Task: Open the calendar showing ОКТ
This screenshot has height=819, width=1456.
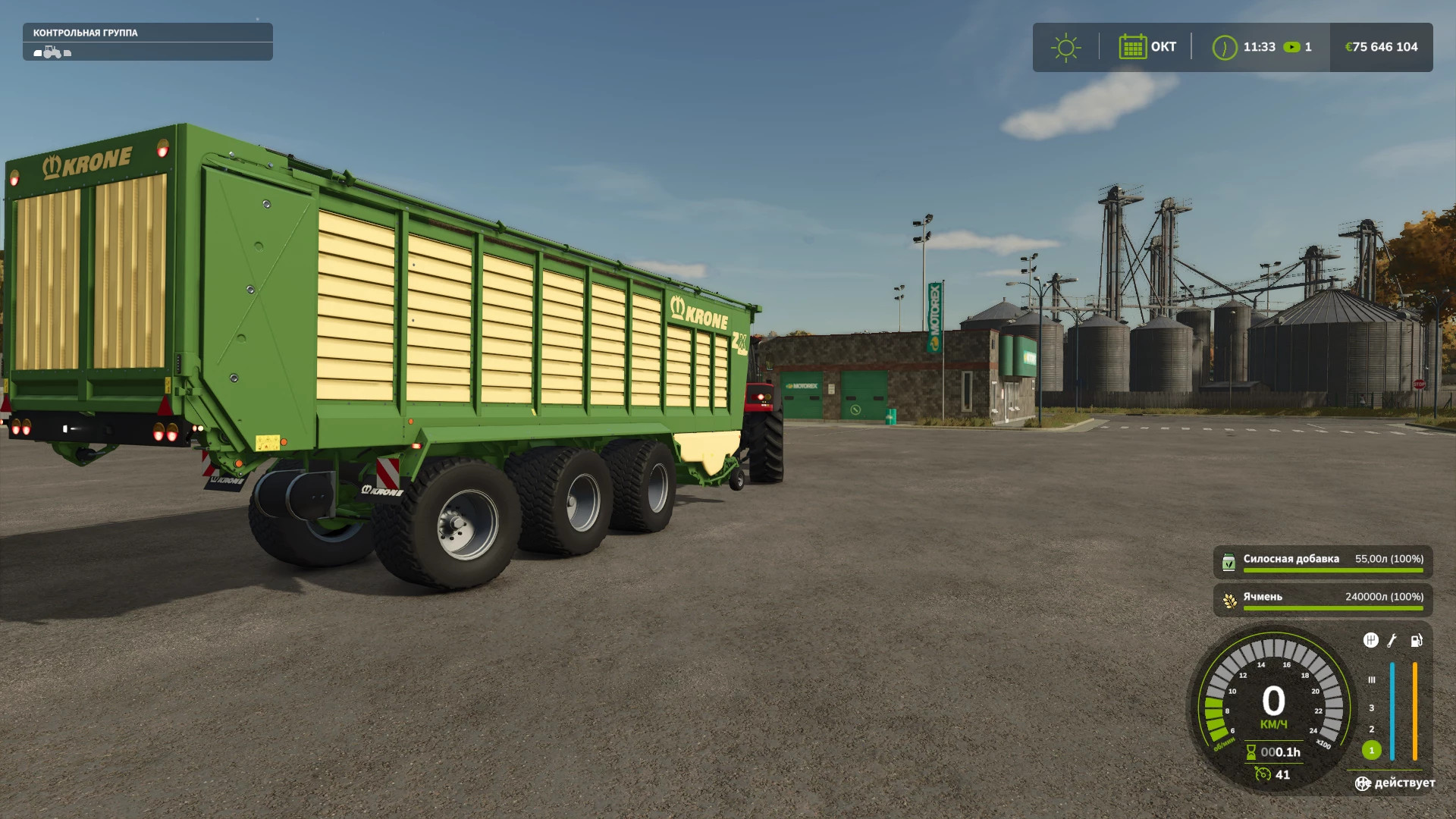Action: (1132, 47)
